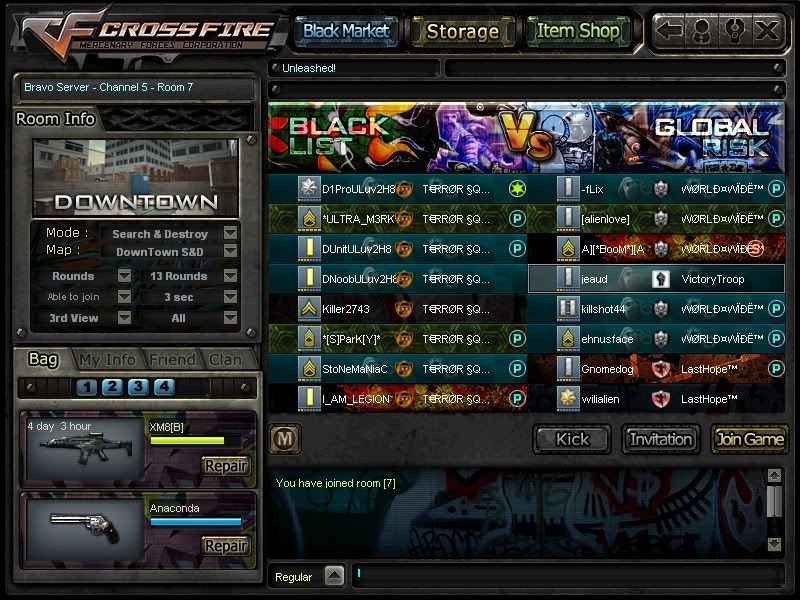Go to the Item Shop
The height and width of the screenshot is (600, 800).
click(x=578, y=31)
